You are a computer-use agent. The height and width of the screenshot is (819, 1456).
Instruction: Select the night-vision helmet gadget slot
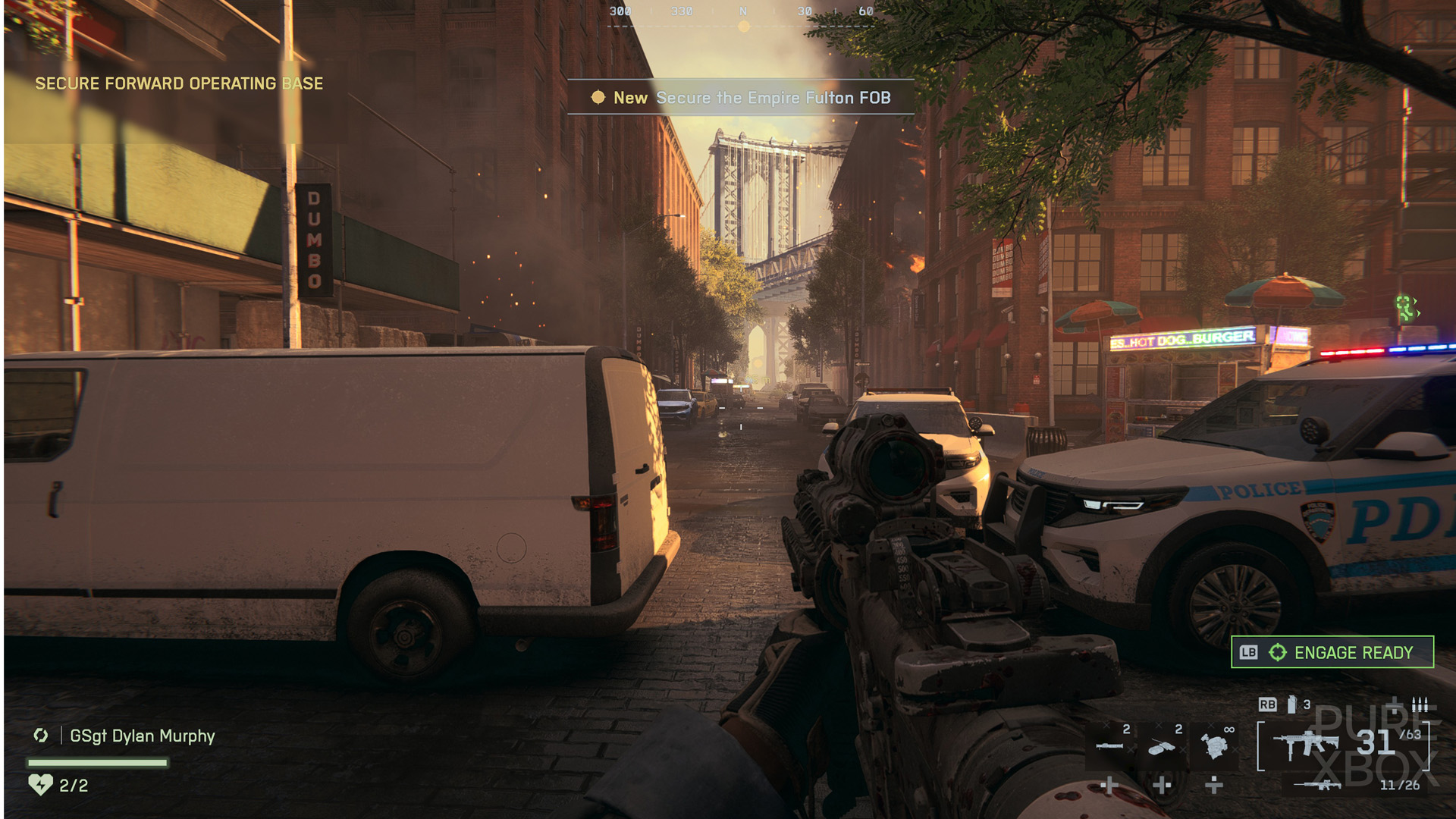click(x=1214, y=746)
